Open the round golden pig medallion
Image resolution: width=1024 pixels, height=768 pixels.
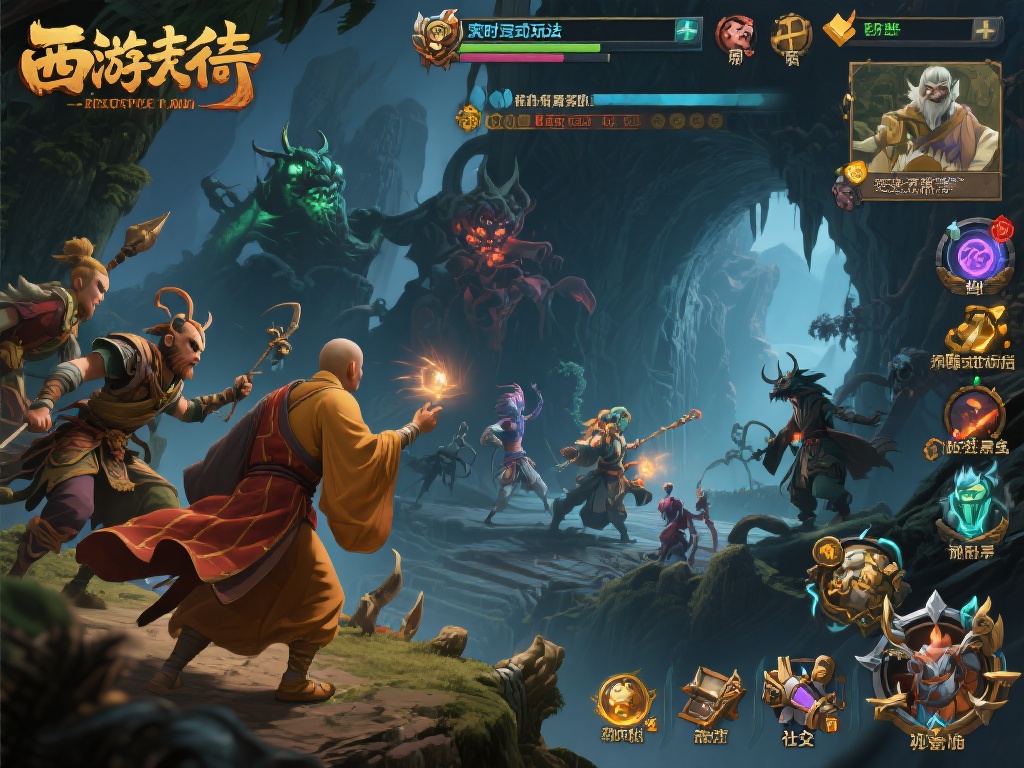[624, 698]
